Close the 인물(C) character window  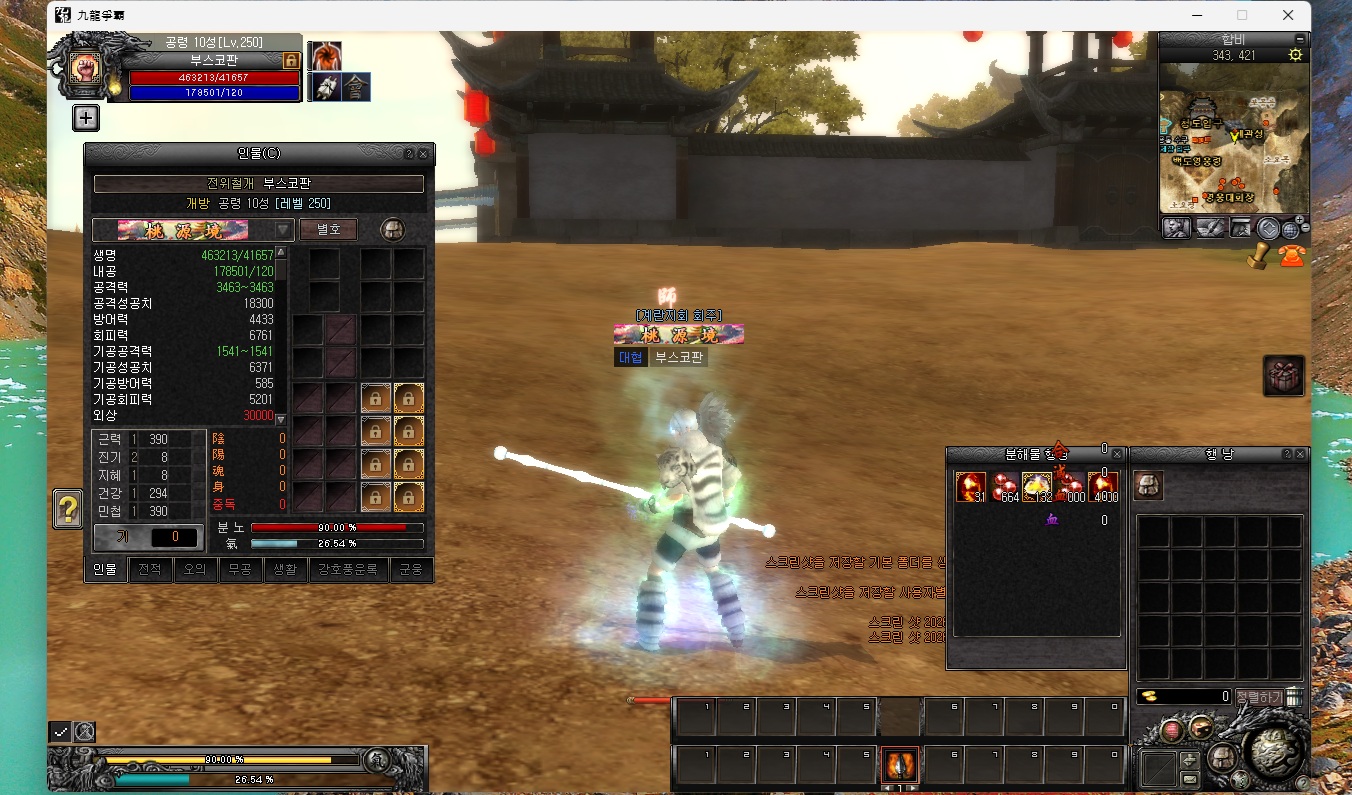(x=423, y=155)
